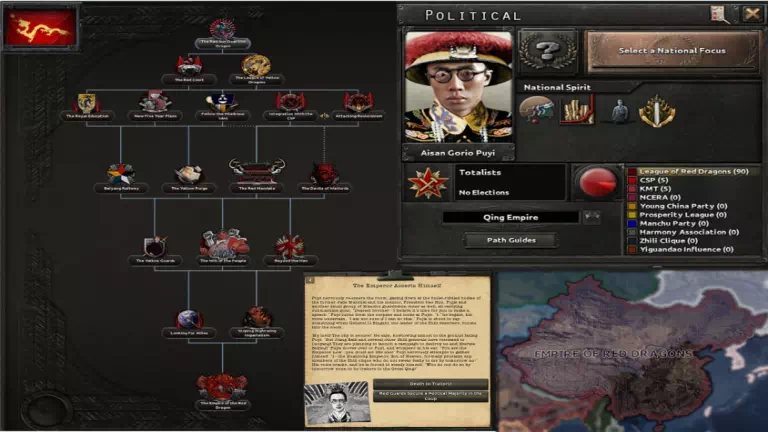Select The Yellow Guards focus
This screenshot has width=768, height=432.
pyautogui.click(x=154, y=248)
